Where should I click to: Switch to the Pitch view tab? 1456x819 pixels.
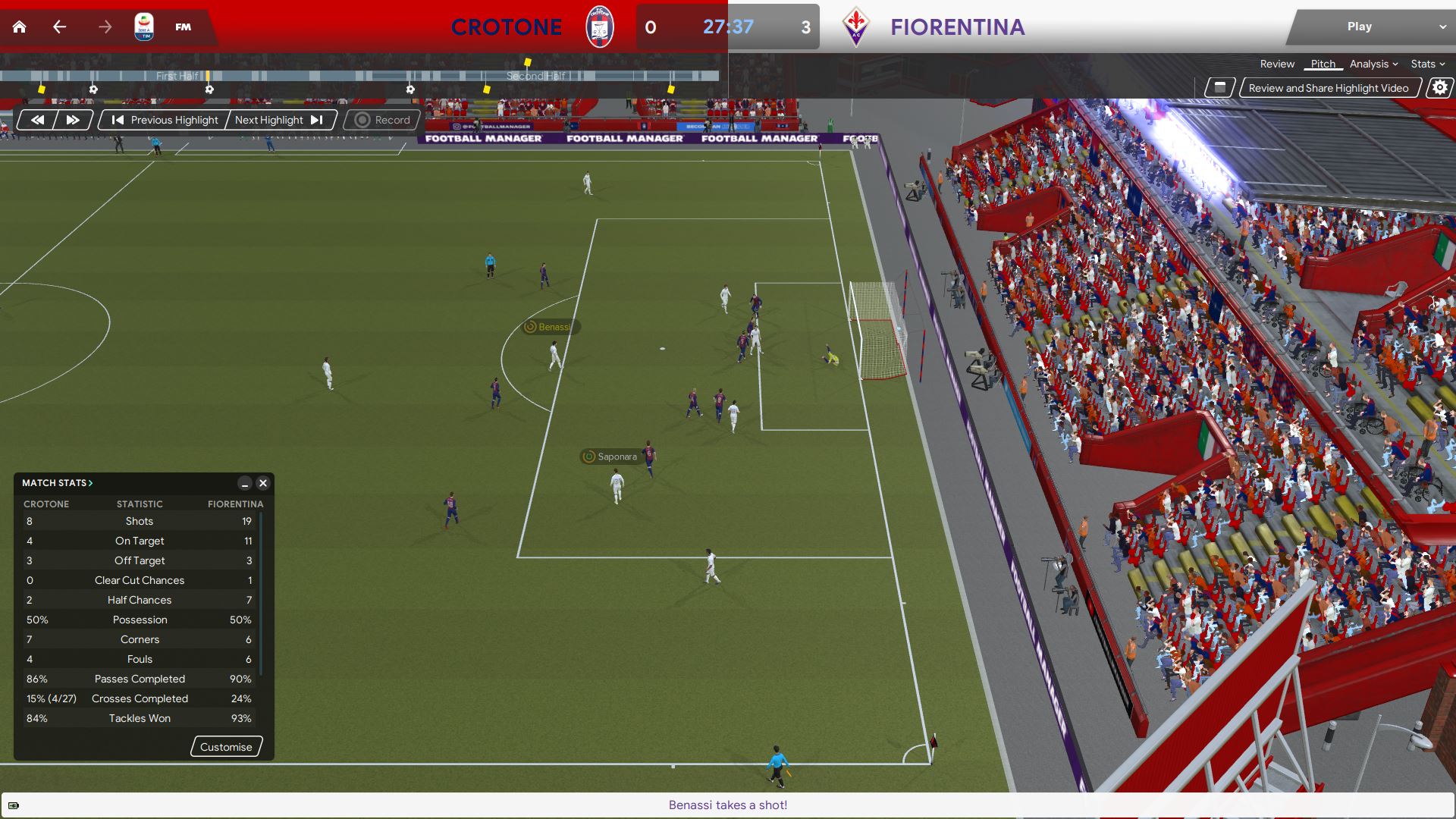[1323, 64]
